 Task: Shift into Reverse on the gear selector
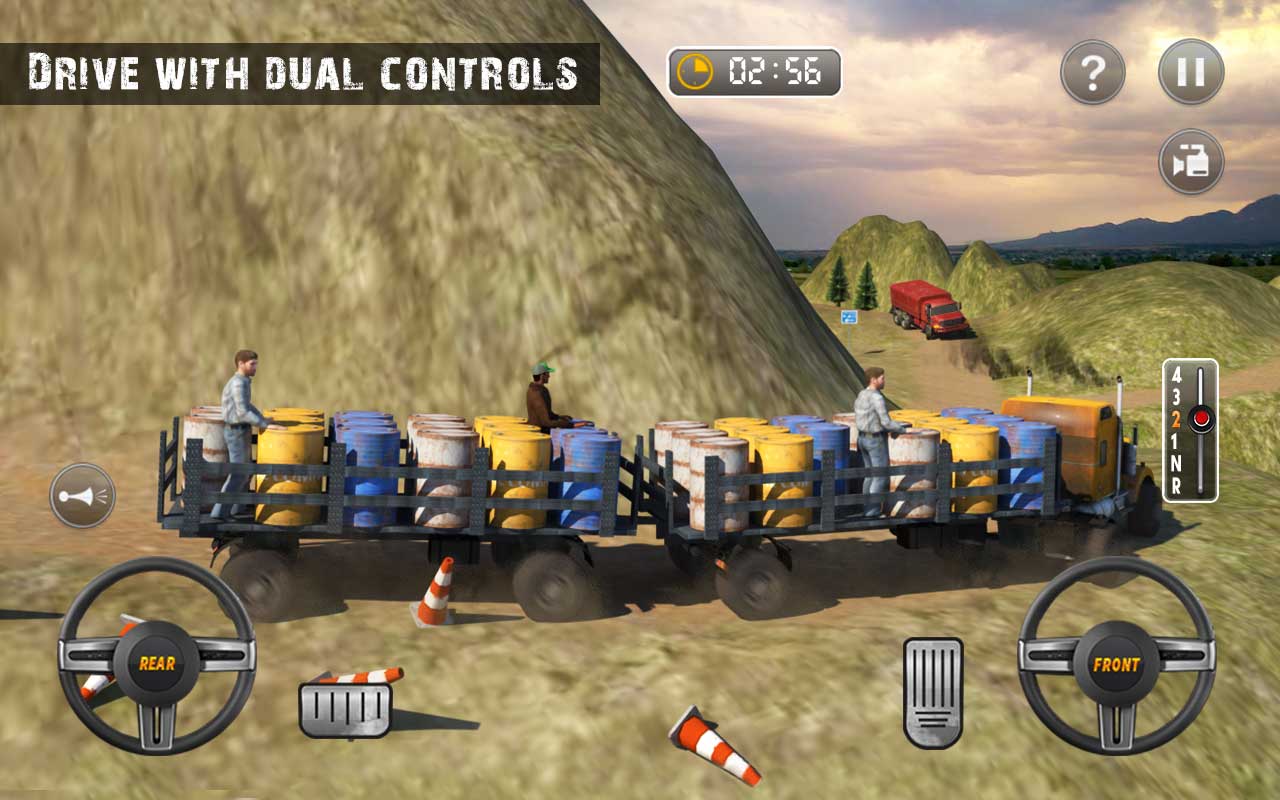click(1176, 482)
